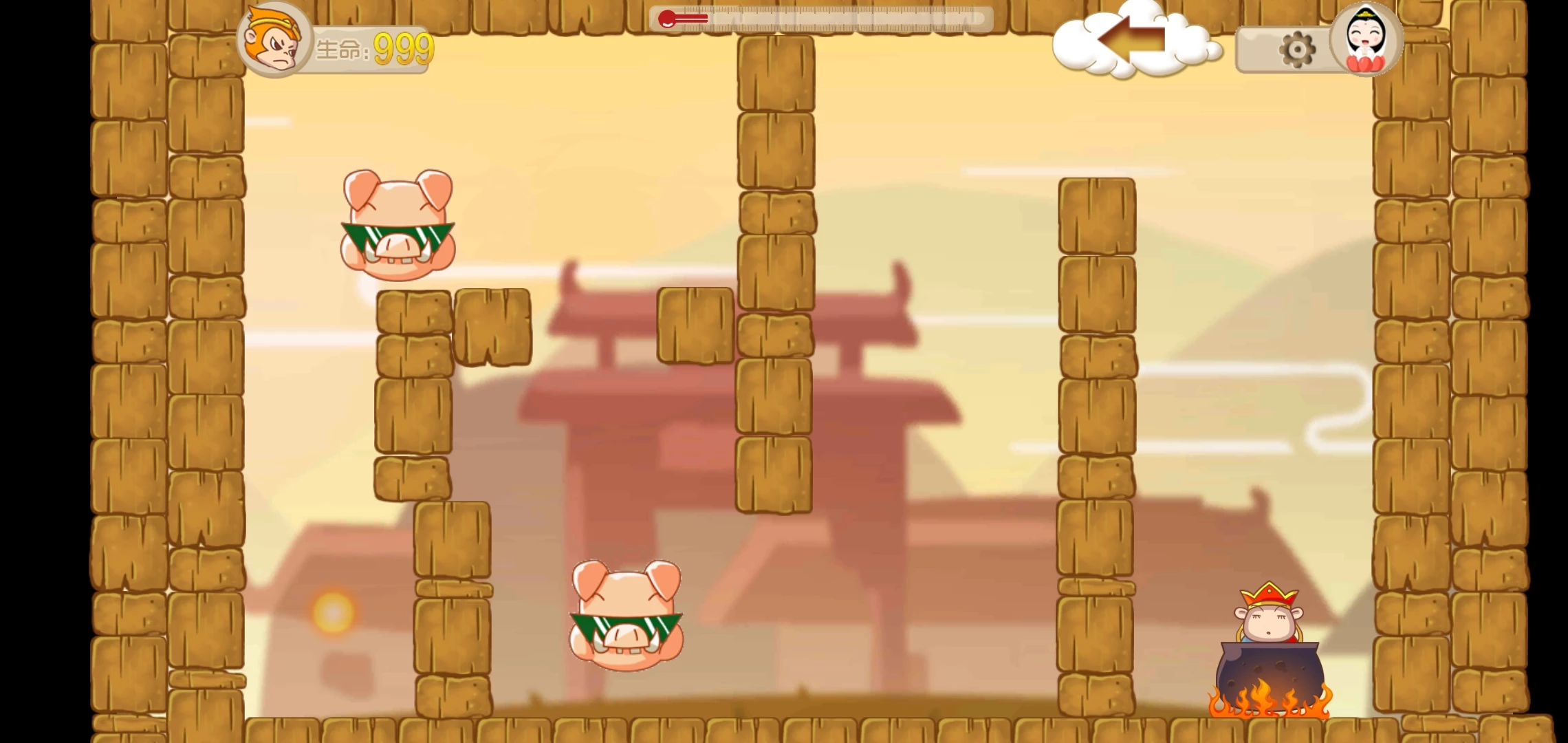Open settings with the gear icon

point(1296,50)
